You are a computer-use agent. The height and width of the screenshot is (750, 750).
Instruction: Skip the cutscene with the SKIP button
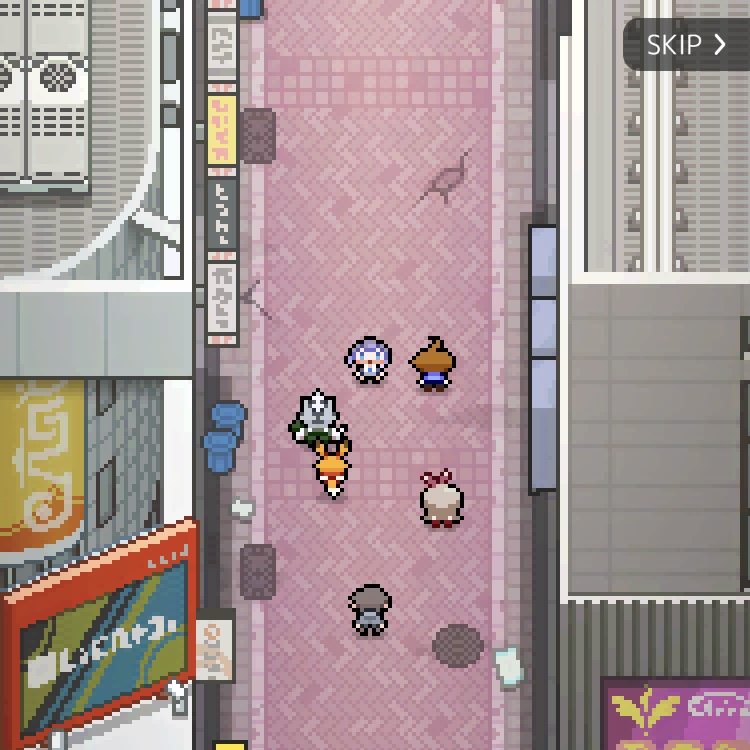(686, 45)
